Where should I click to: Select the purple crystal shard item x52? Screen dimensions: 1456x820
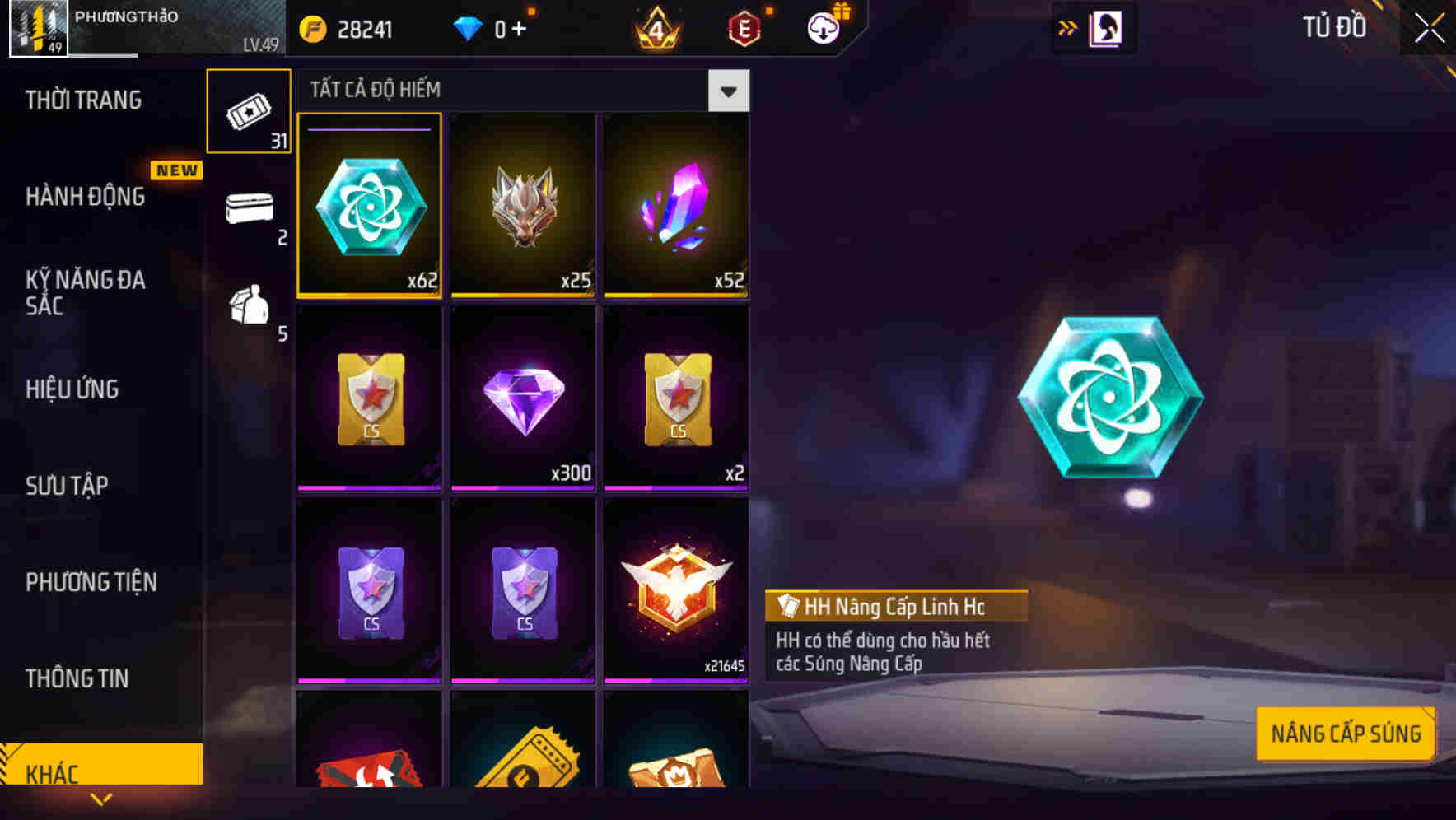click(675, 204)
